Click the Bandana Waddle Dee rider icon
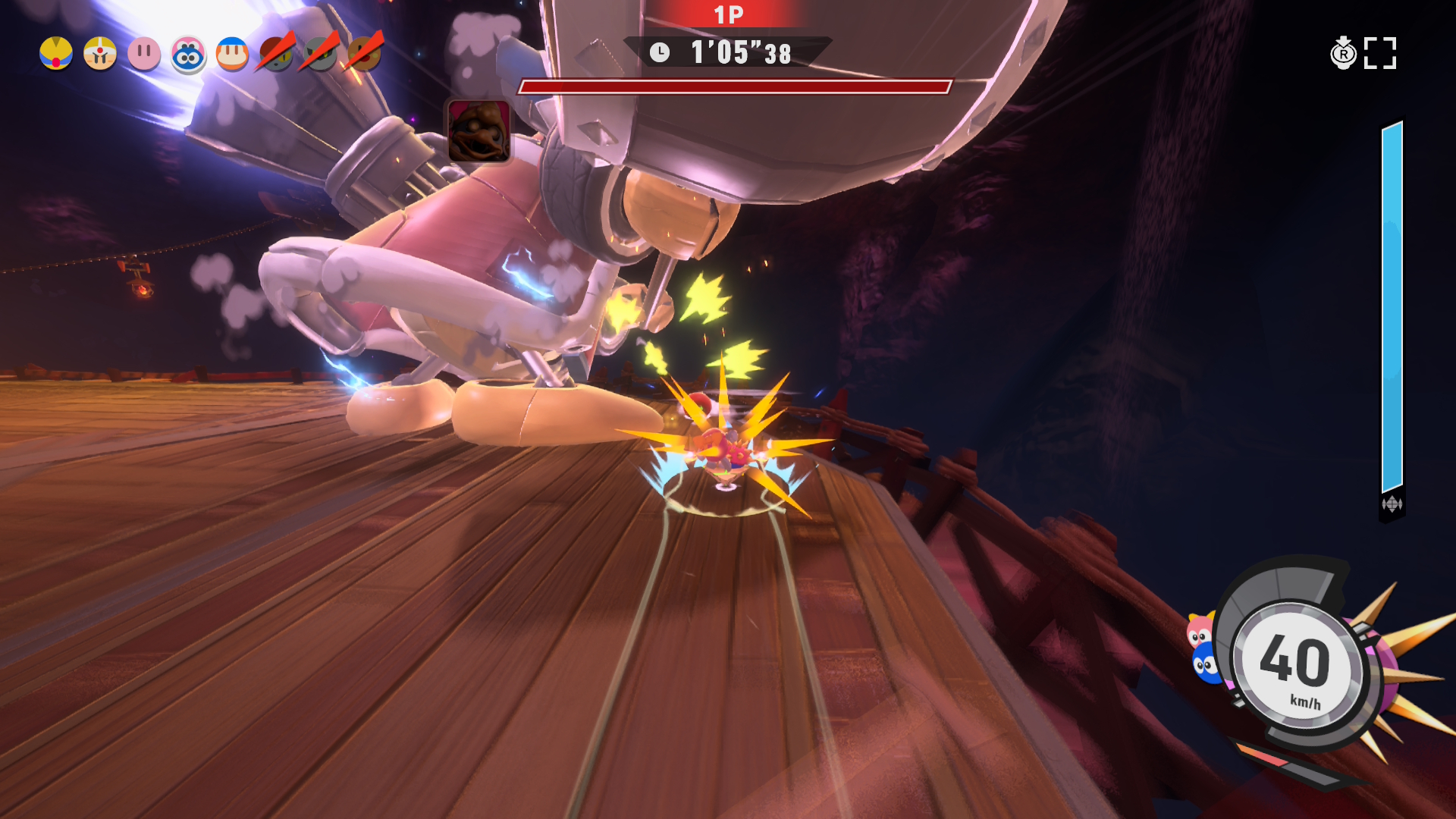This screenshot has width=1456, height=819. pyautogui.click(x=232, y=54)
